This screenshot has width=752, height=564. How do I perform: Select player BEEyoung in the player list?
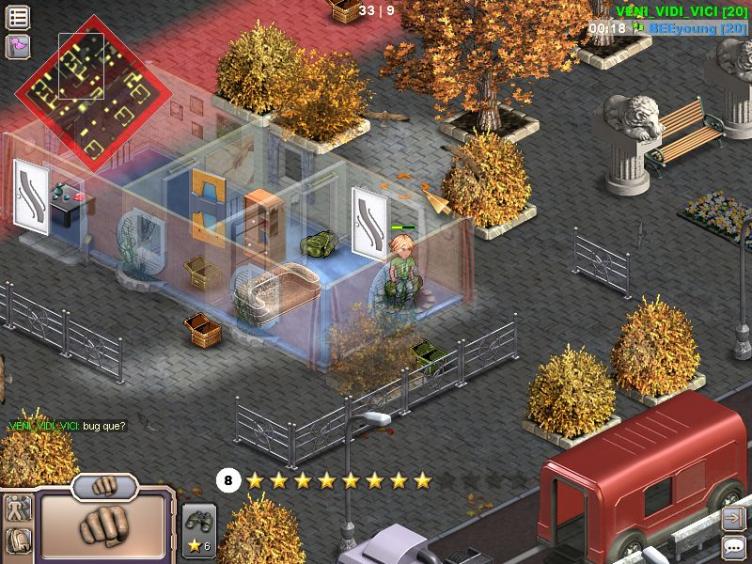pos(697,29)
